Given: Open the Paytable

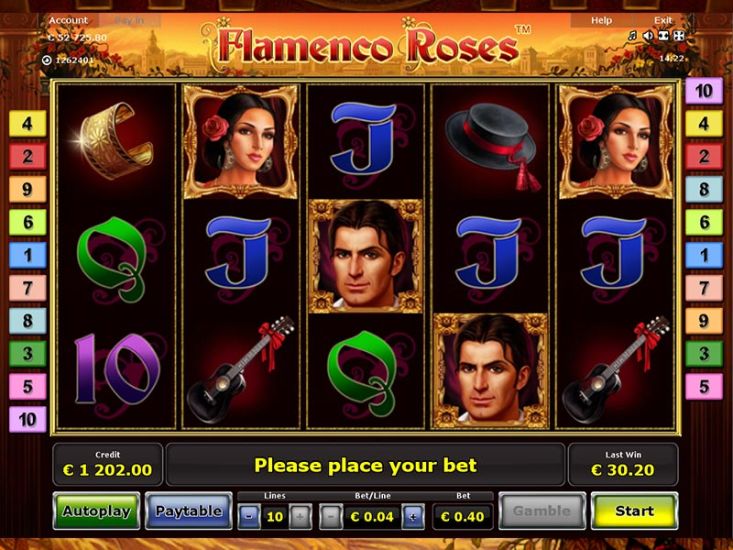Looking at the screenshot, I should click(188, 511).
